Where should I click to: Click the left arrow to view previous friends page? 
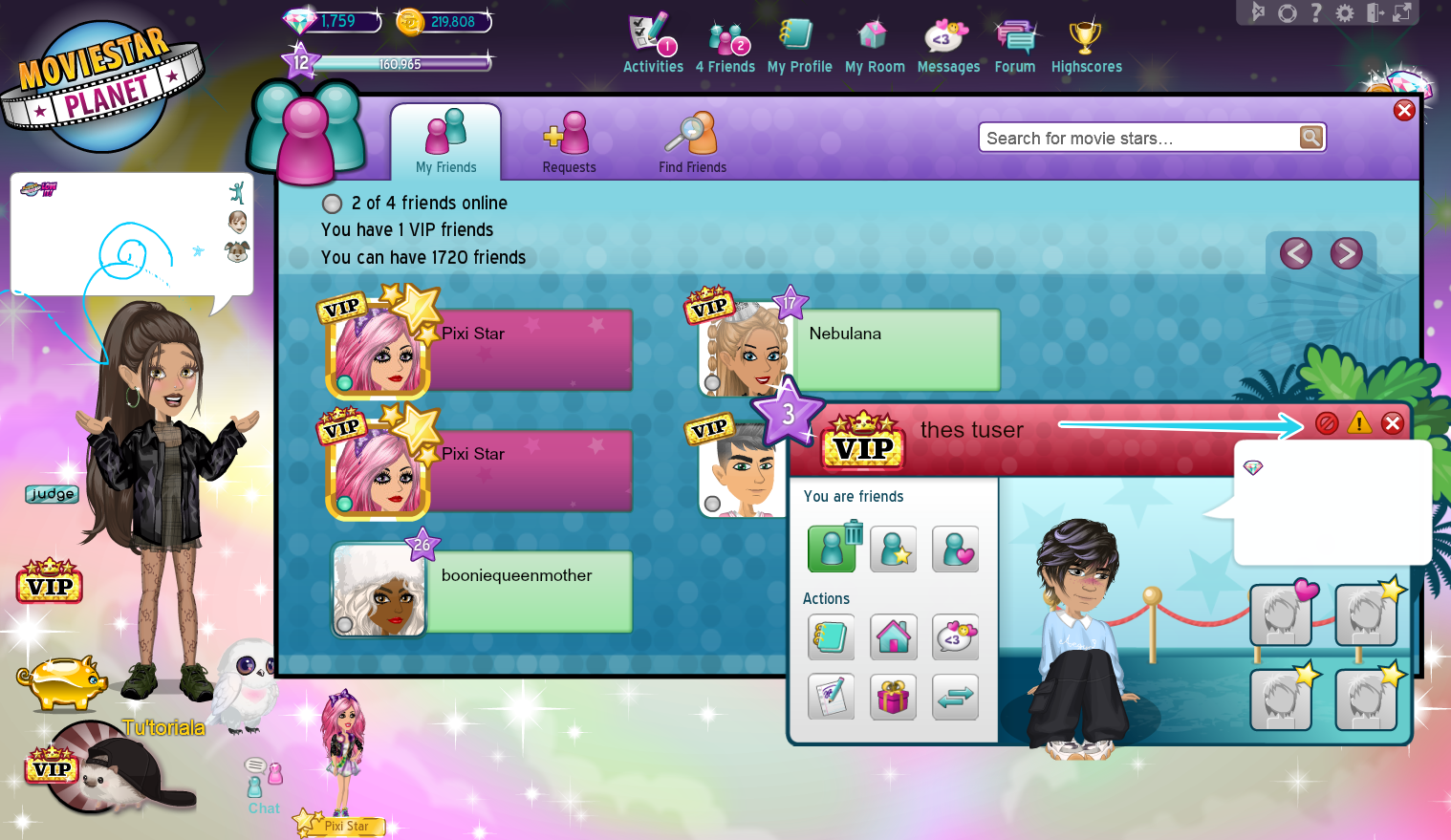pyautogui.click(x=1294, y=253)
